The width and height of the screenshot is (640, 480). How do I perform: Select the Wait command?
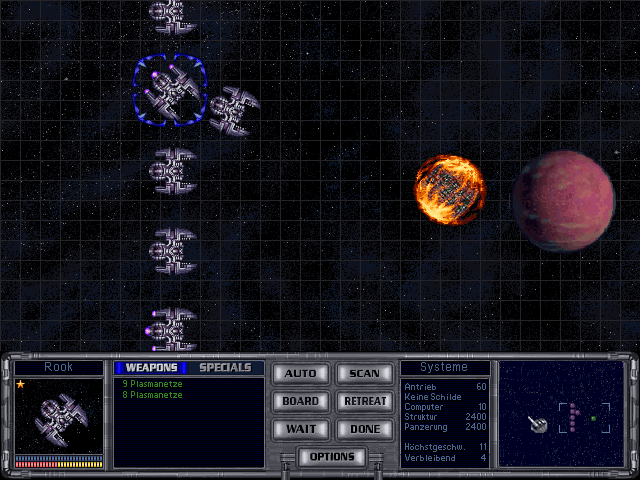pyautogui.click(x=300, y=429)
